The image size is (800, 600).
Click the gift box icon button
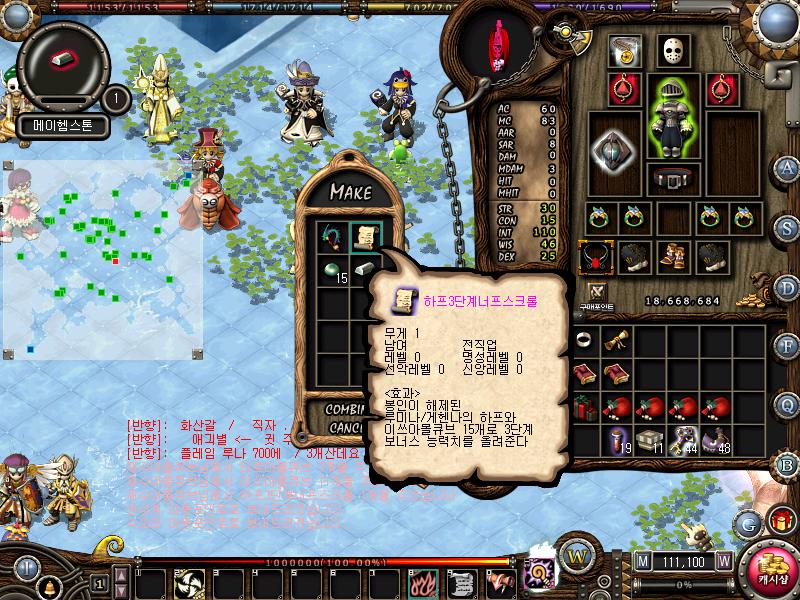click(x=780, y=520)
